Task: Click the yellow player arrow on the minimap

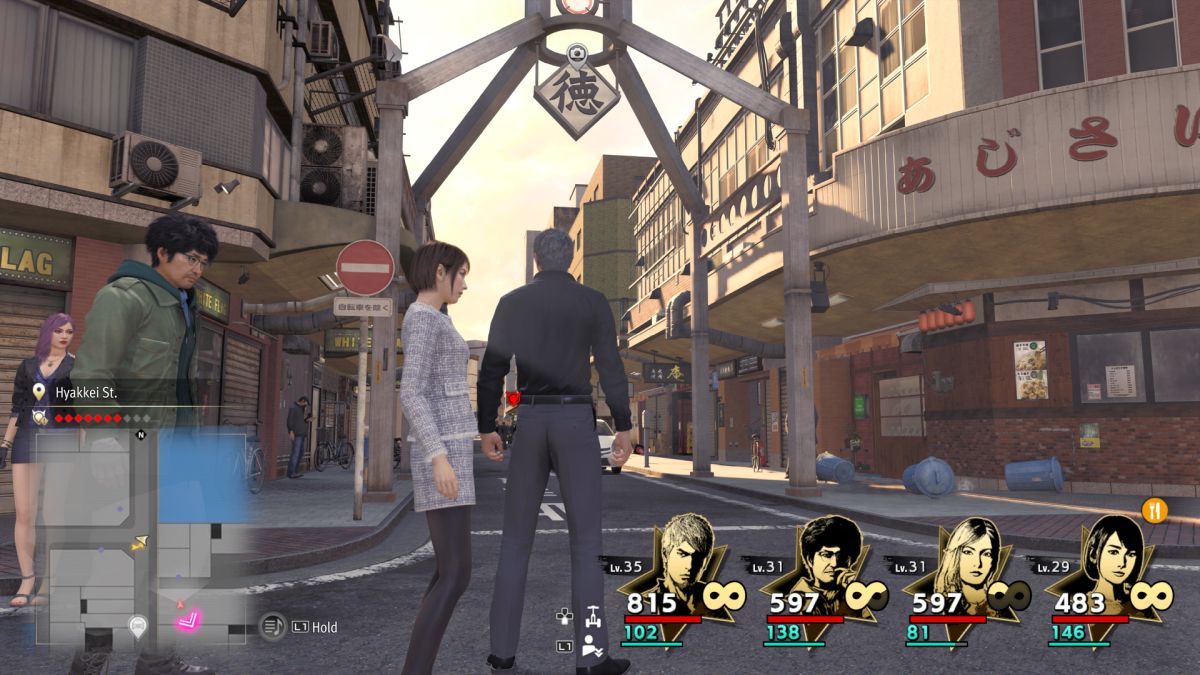Action: (x=139, y=543)
